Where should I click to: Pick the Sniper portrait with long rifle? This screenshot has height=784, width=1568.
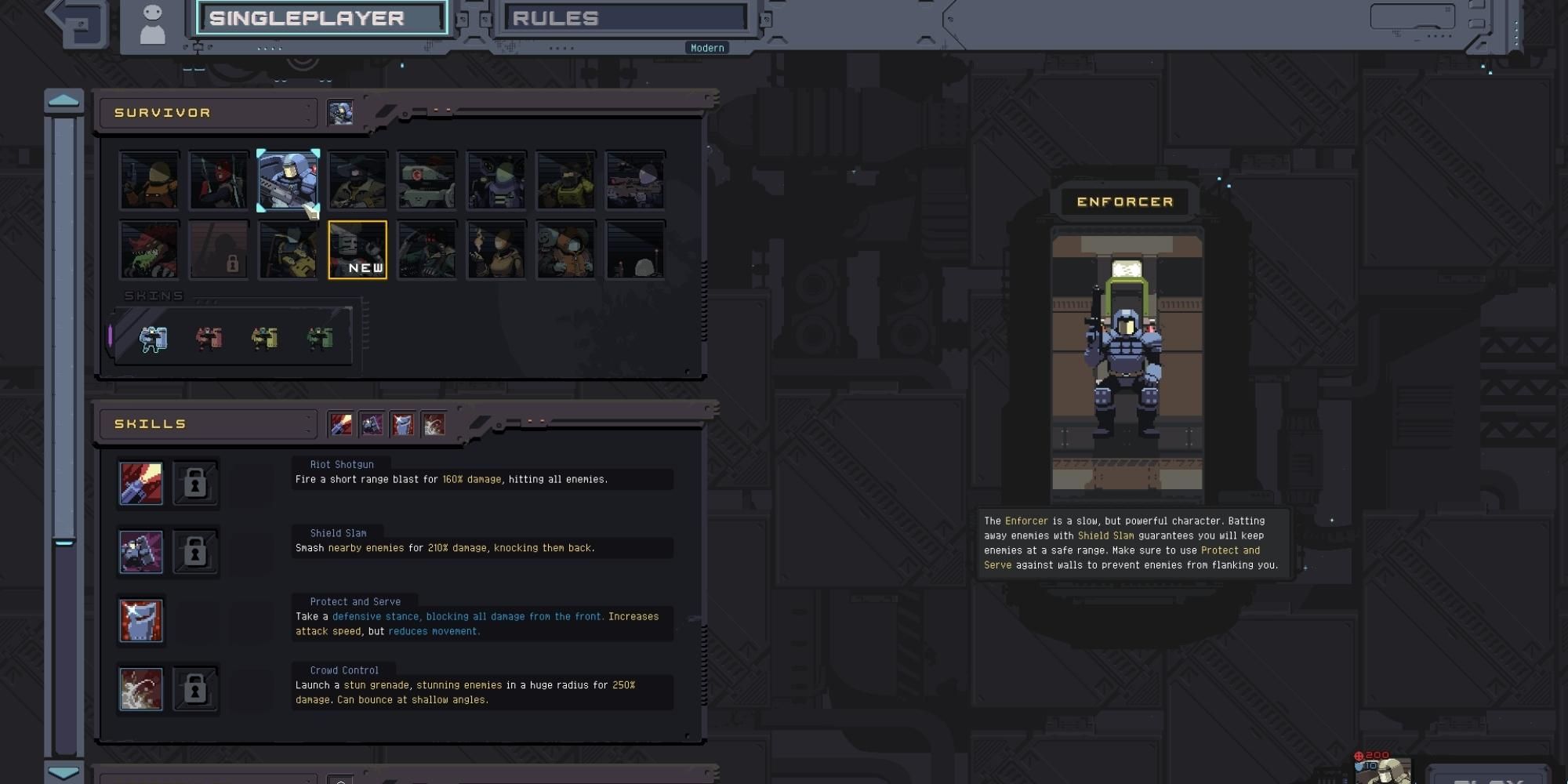(x=635, y=180)
